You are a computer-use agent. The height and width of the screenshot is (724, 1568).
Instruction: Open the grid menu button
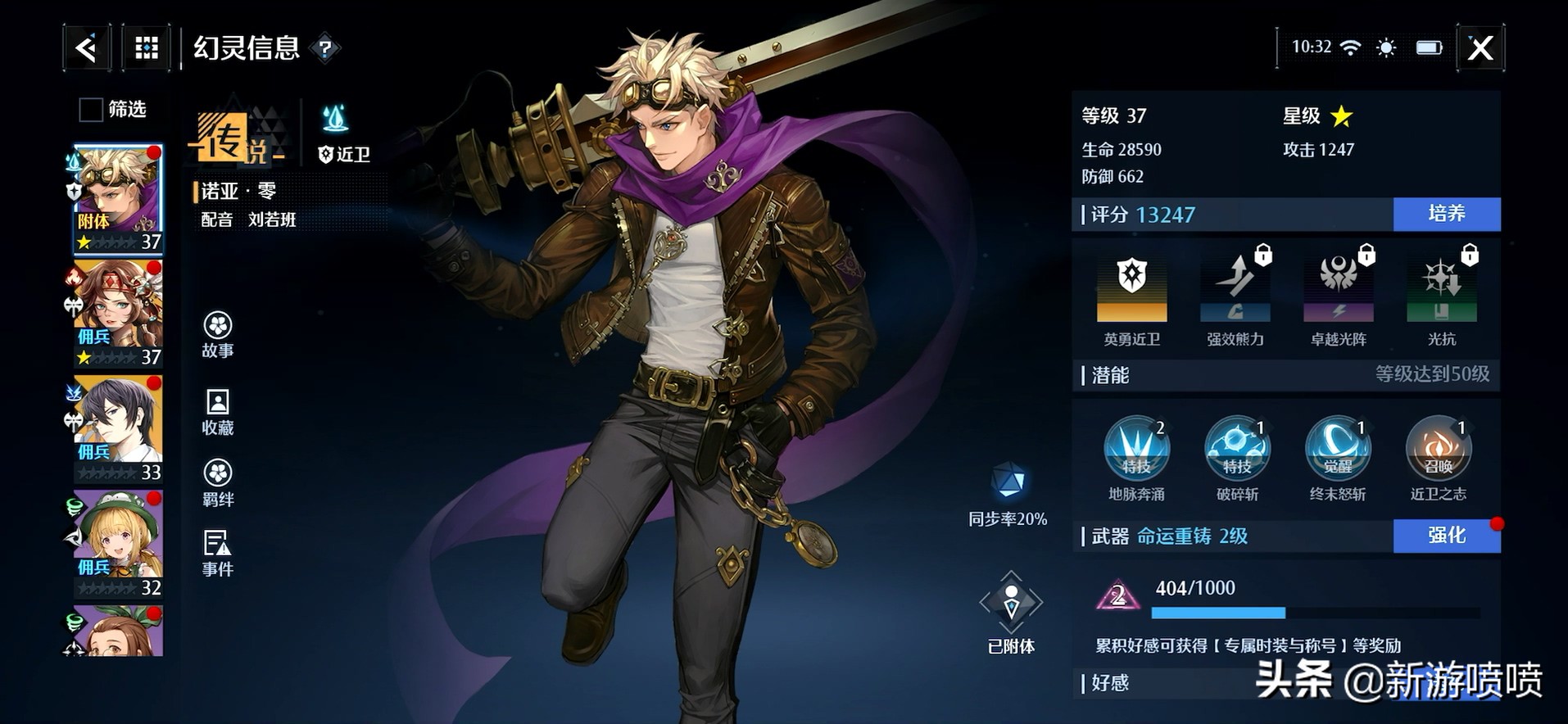[147, 48]
